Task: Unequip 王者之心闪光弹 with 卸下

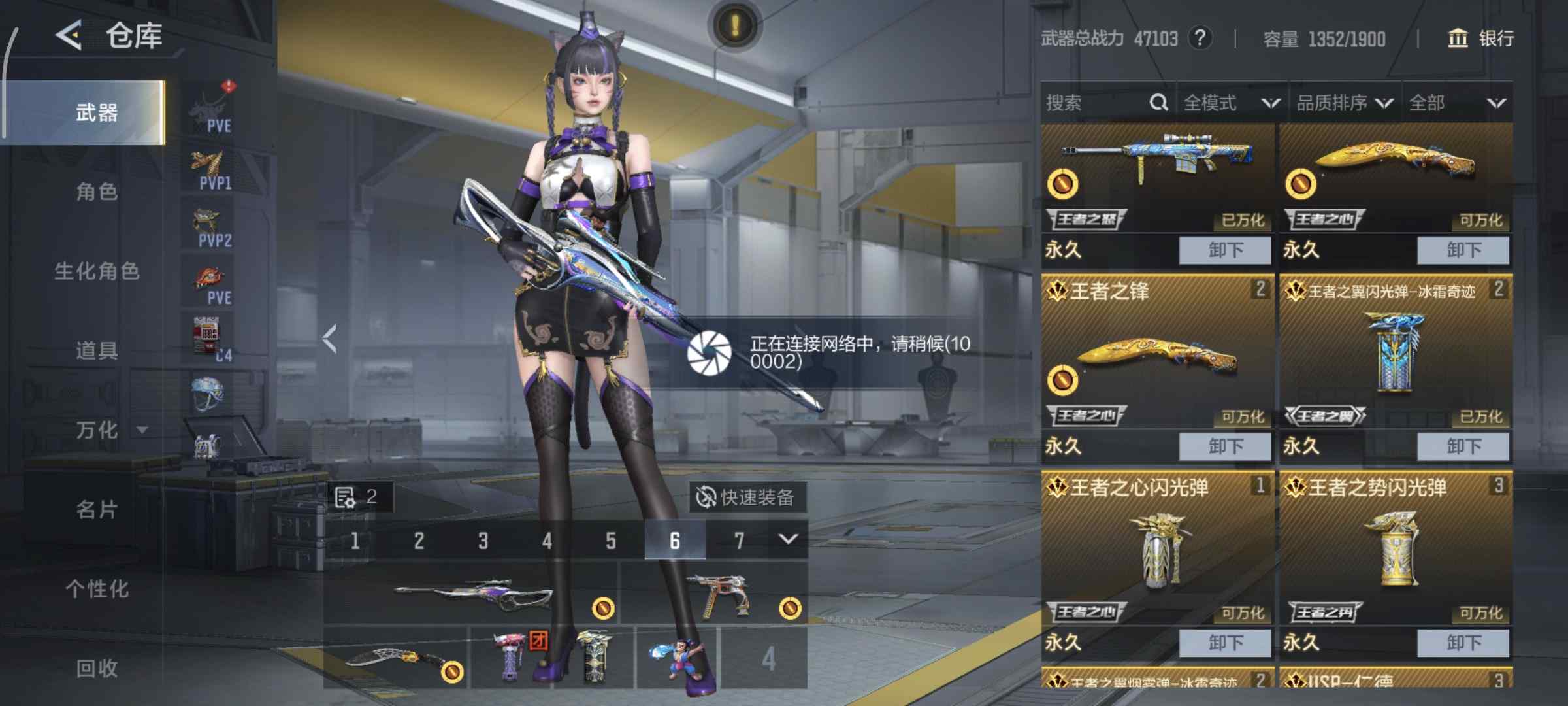Action: (1225, 643)
